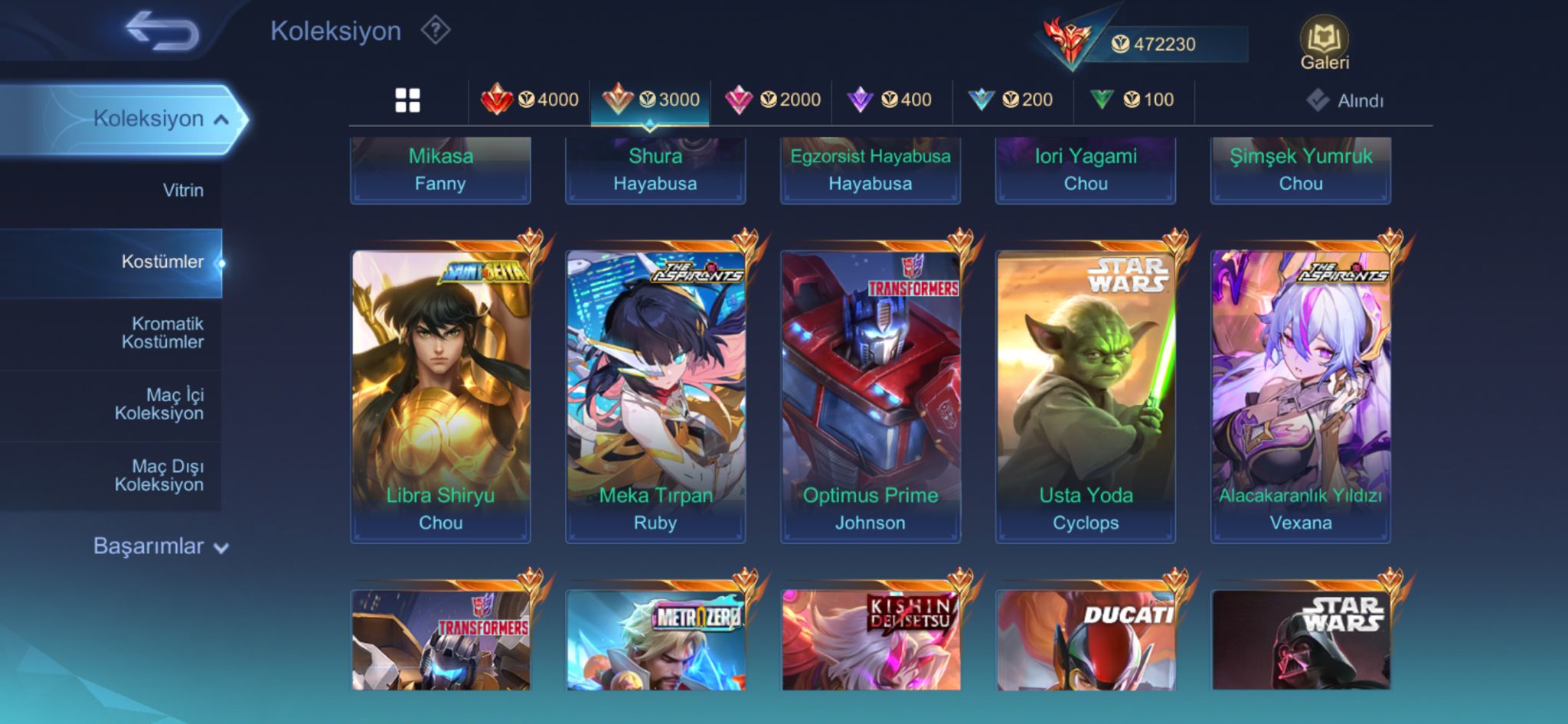Image resolution: width=1568 pixels, height=724 pixels.
Task: Choose the Optimus Prime Johnson skin card
Action: click(x=870, y=394)
